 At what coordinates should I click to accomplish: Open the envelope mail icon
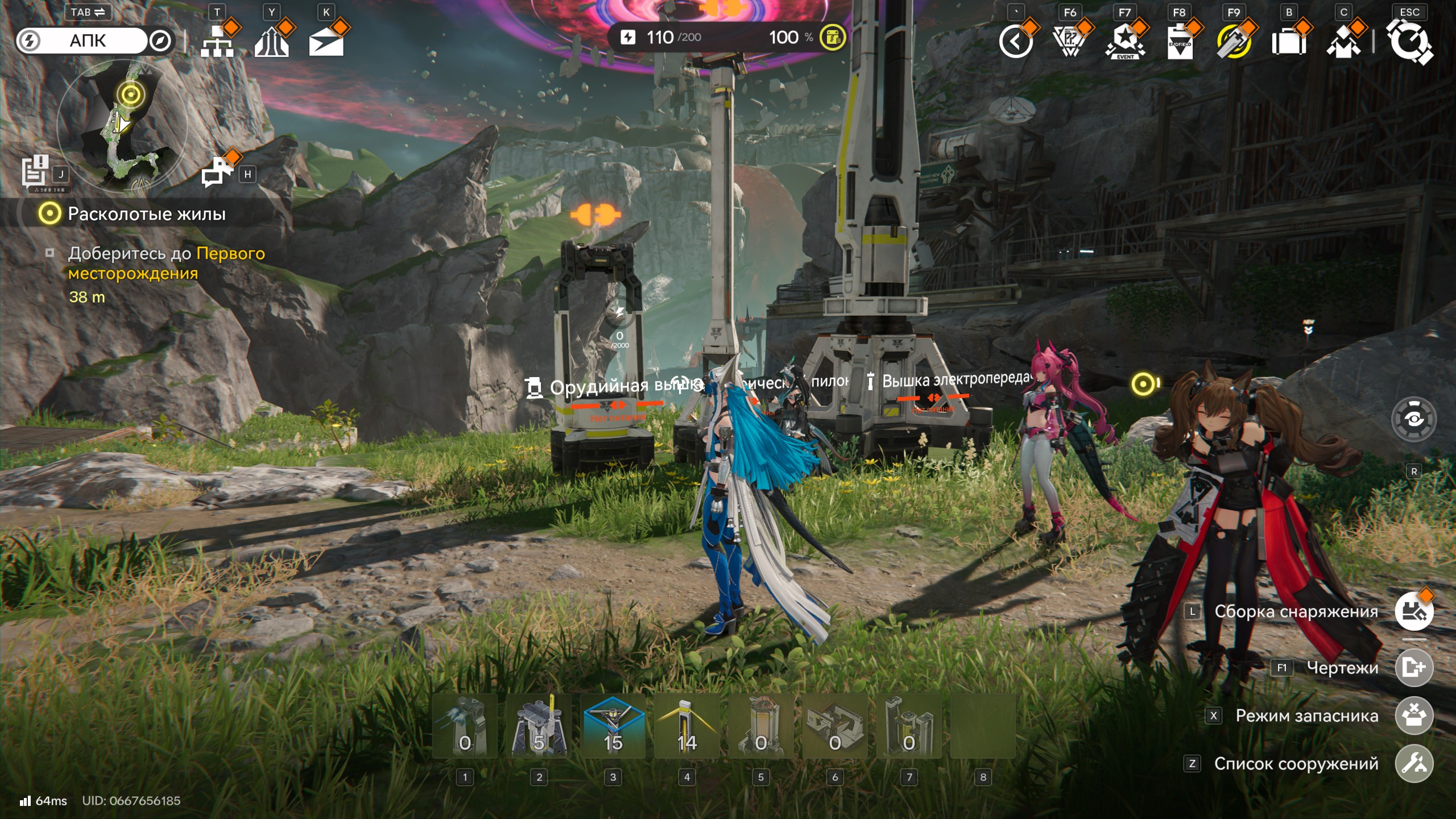pos(326,42)
